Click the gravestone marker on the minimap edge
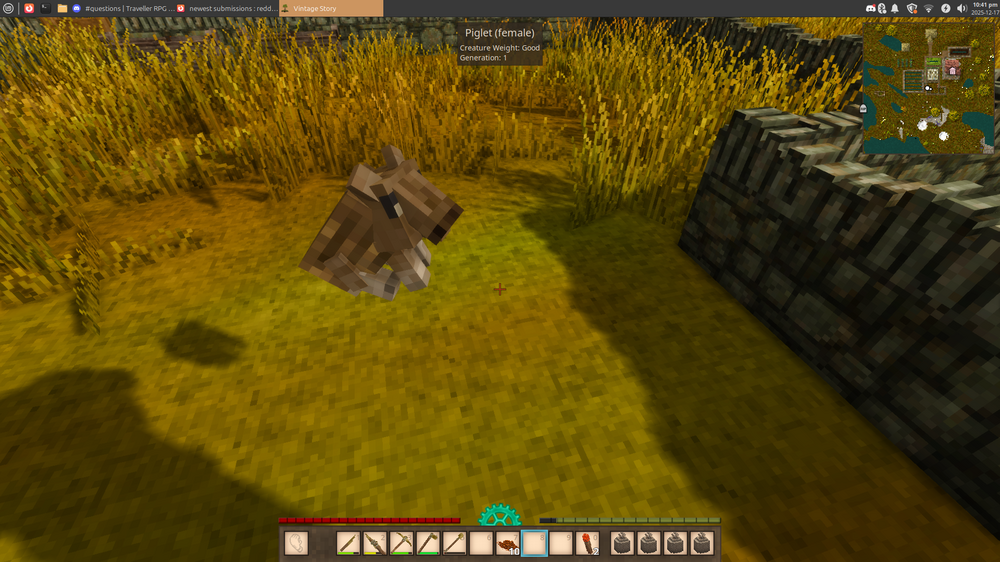Viewport: 1000px width, 562px height. click(x=863, y=107)
